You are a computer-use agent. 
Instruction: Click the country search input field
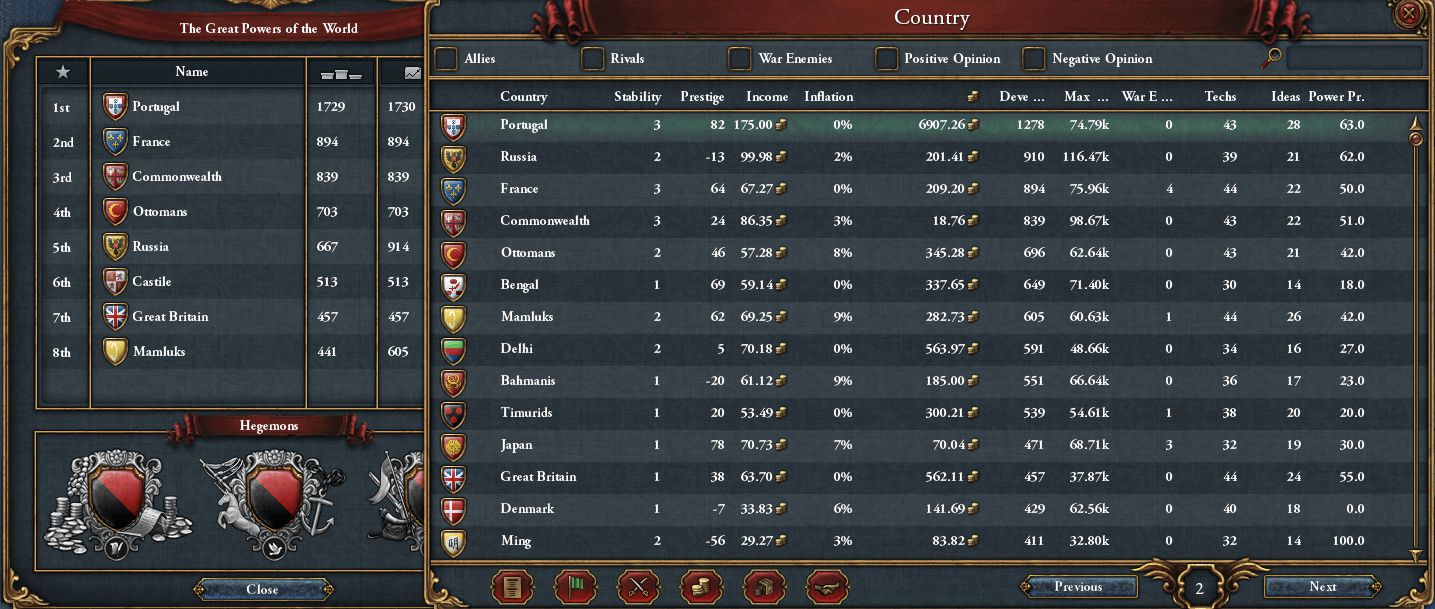(1353, 58)
